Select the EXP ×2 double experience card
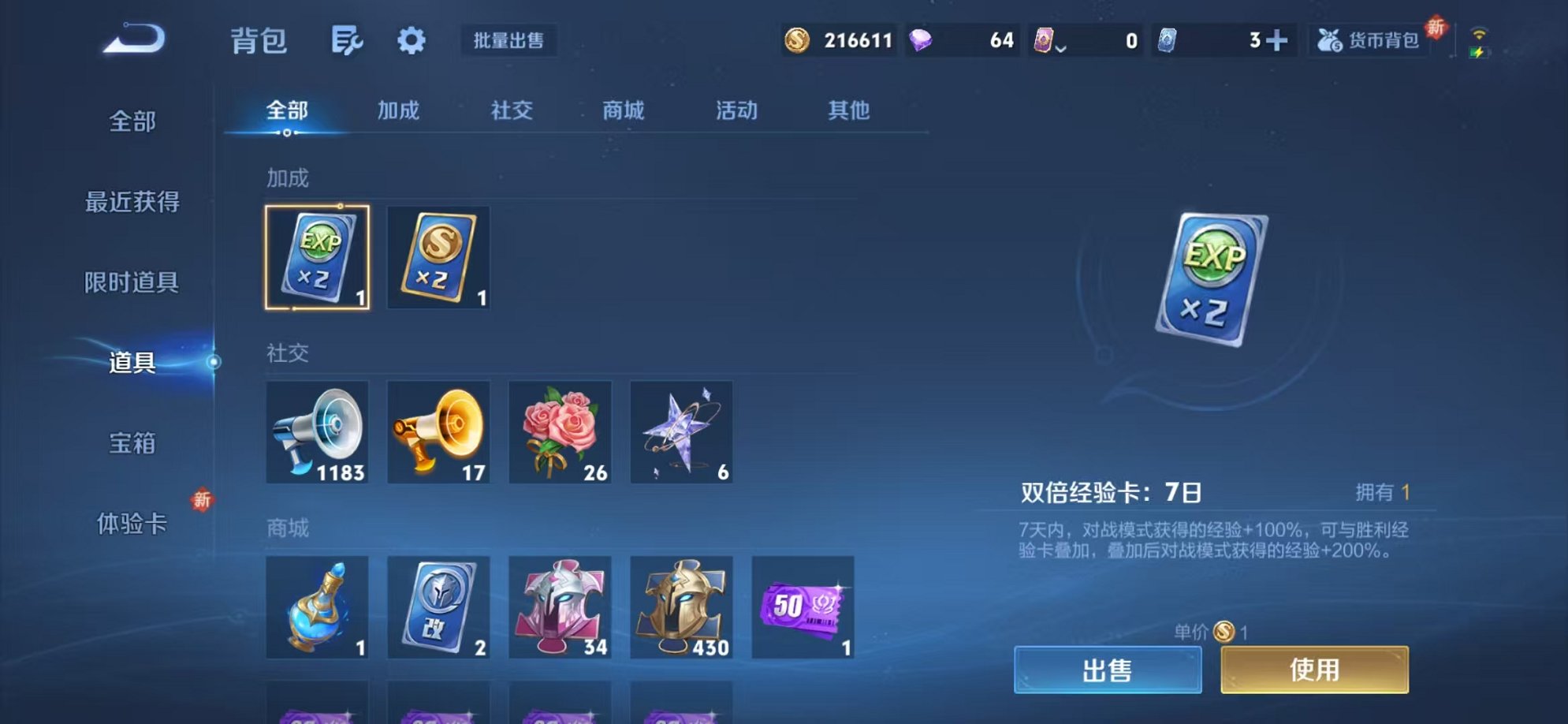This screenshot has height=724, width=1568. coord(316,259)
